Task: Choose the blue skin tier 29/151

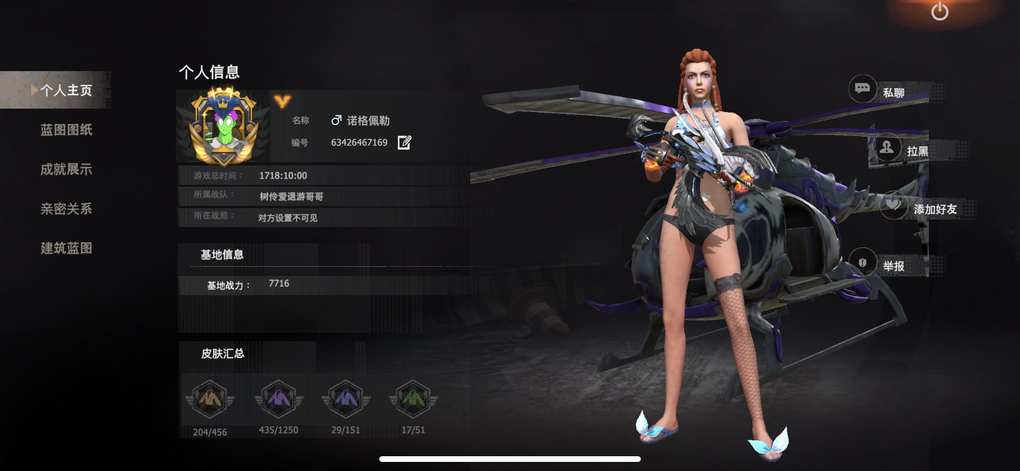Action: 346,399
